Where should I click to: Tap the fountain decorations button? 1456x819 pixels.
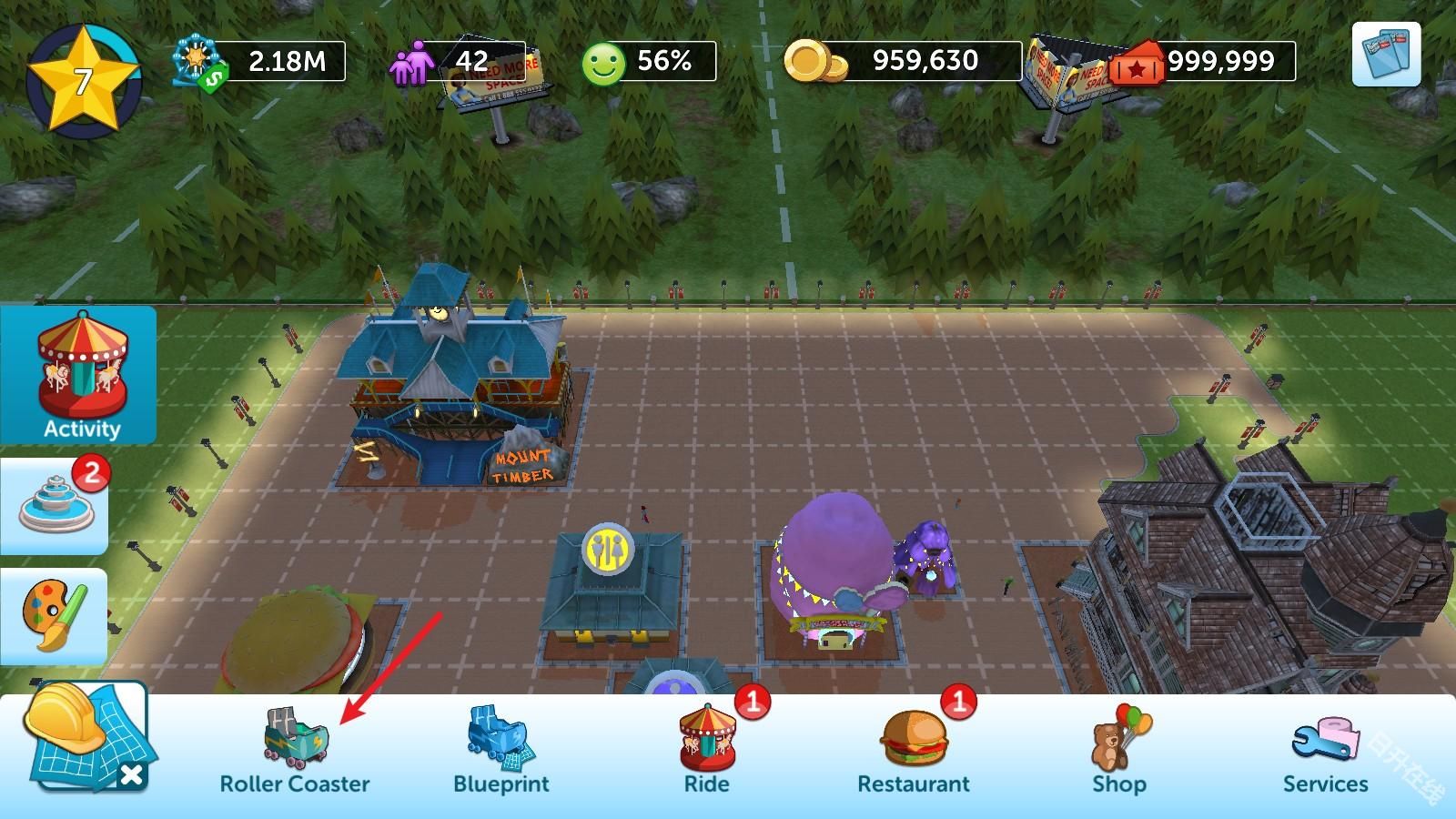56,505
